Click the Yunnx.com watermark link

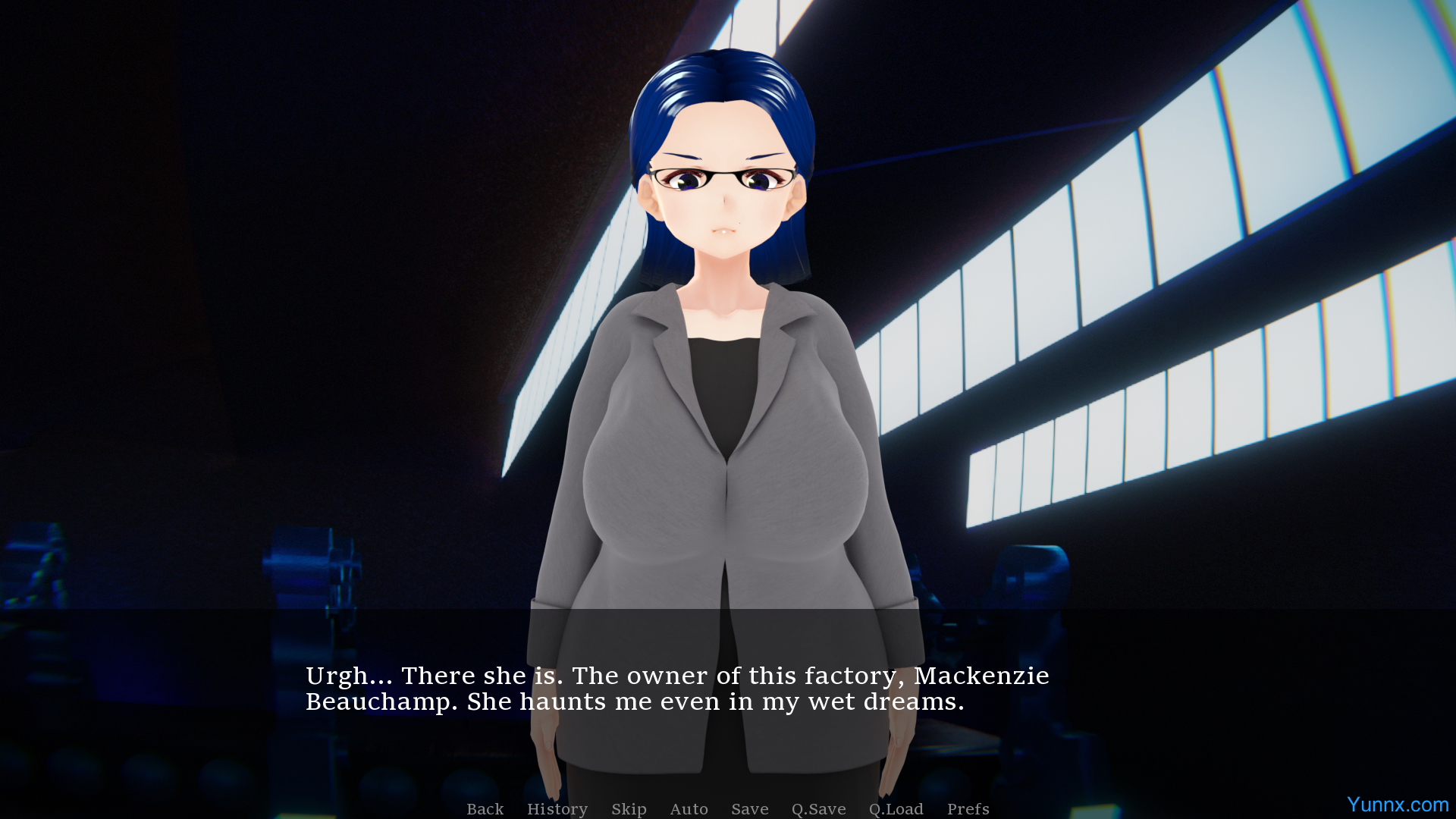[x=1397, y=805]
